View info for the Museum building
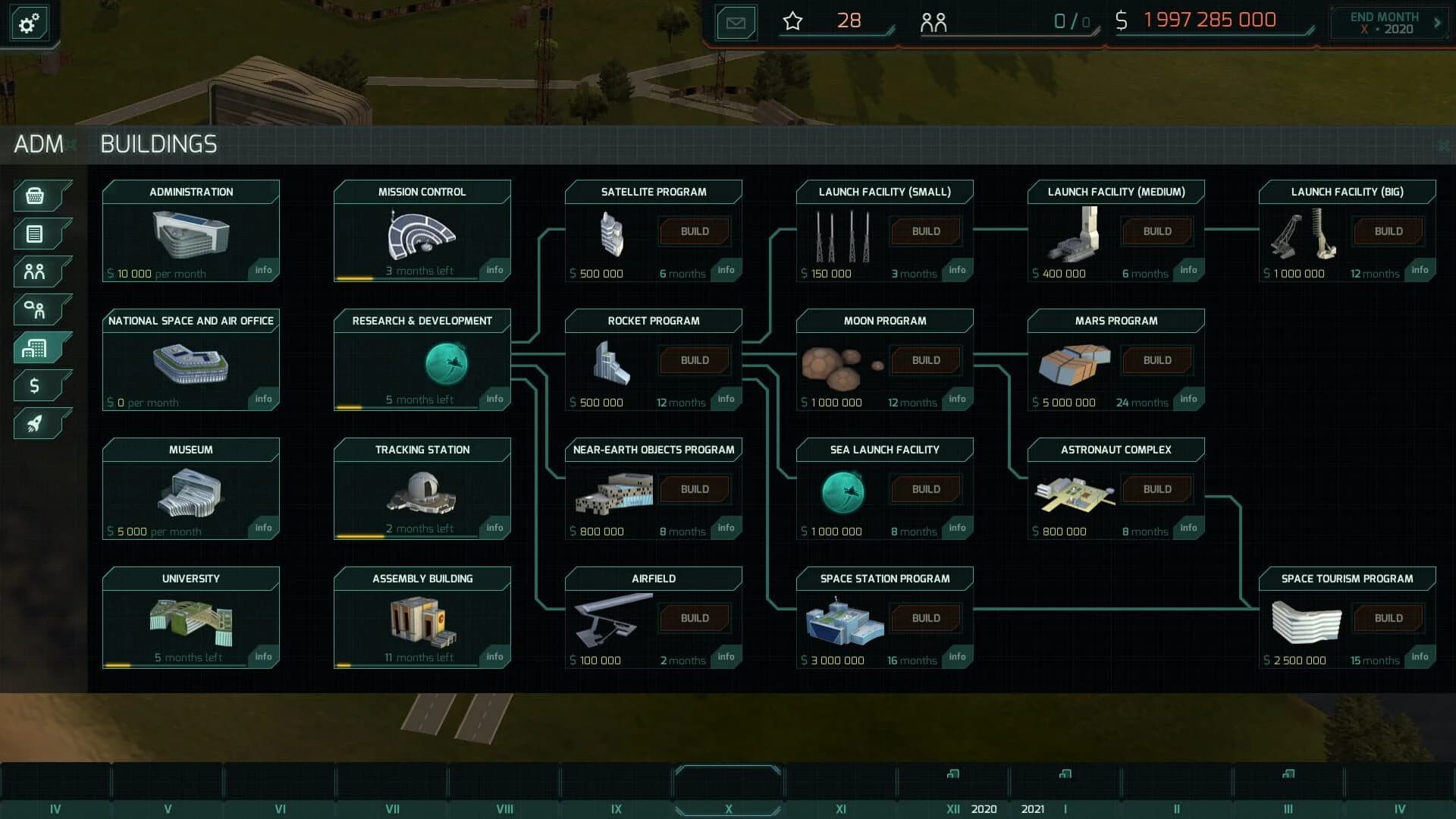The image size is (1456, 819). tap(263, 528)
